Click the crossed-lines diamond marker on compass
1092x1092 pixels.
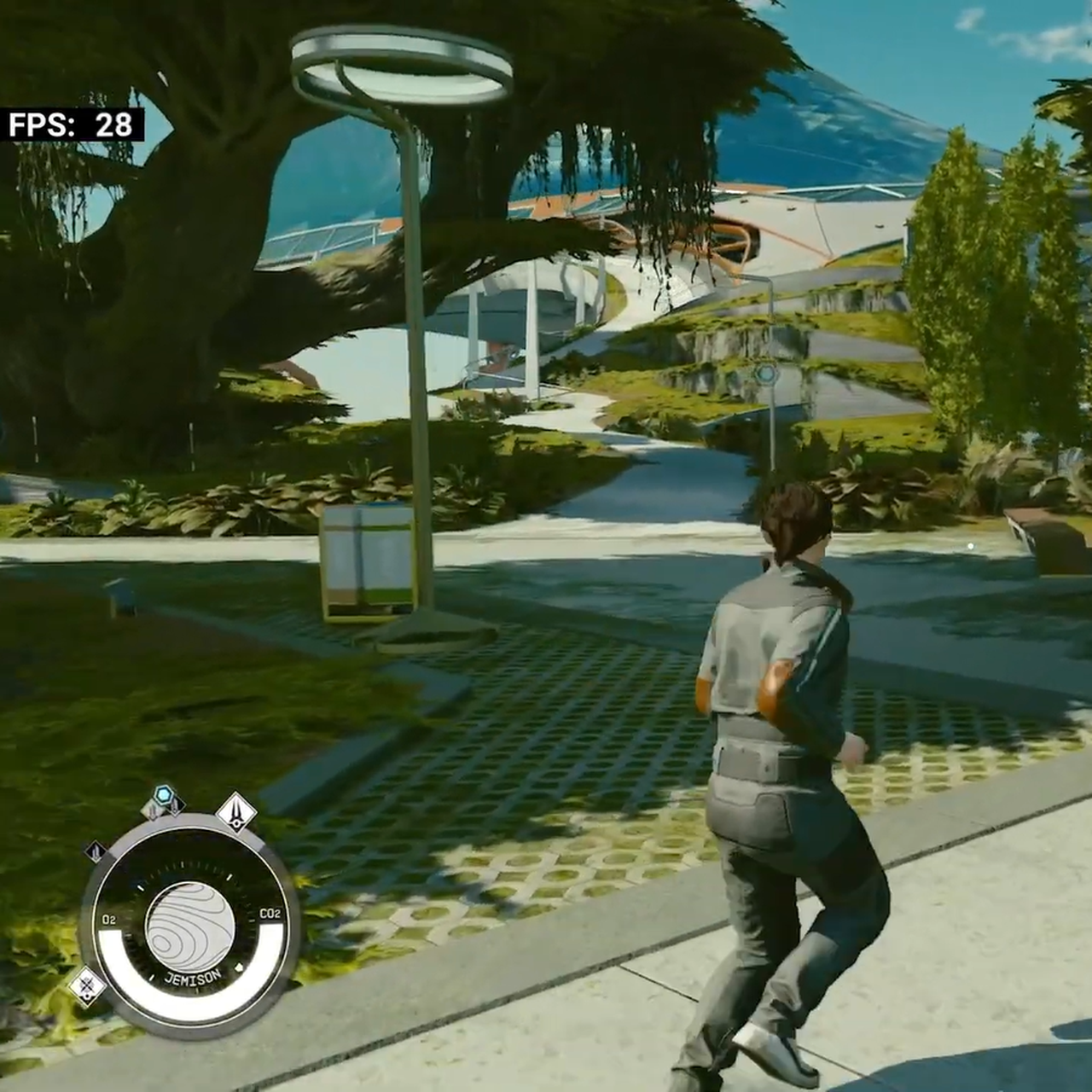[86, 988]
